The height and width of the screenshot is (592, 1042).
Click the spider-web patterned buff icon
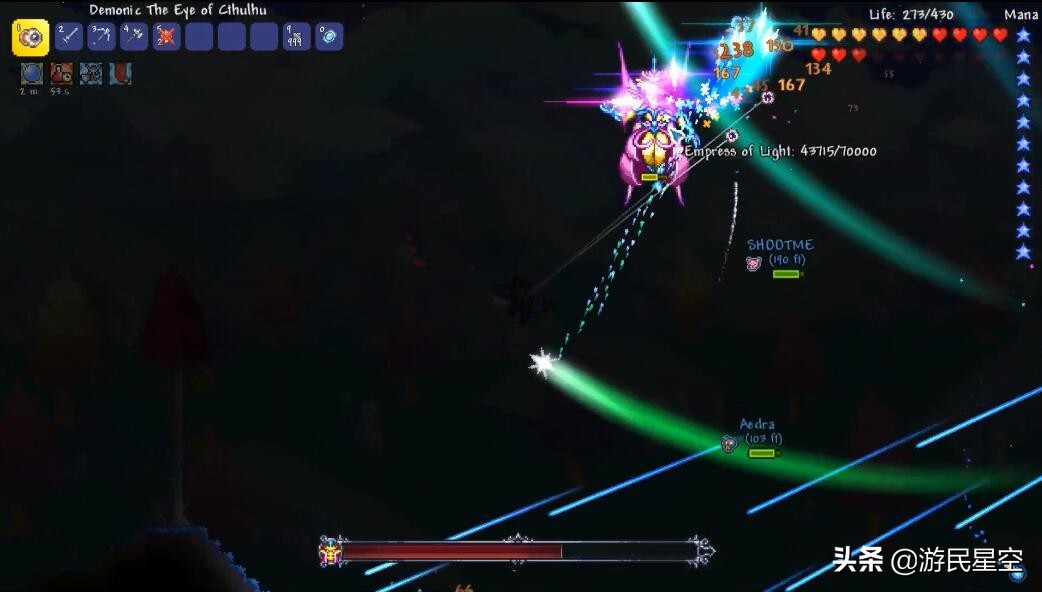pos(91,73)
